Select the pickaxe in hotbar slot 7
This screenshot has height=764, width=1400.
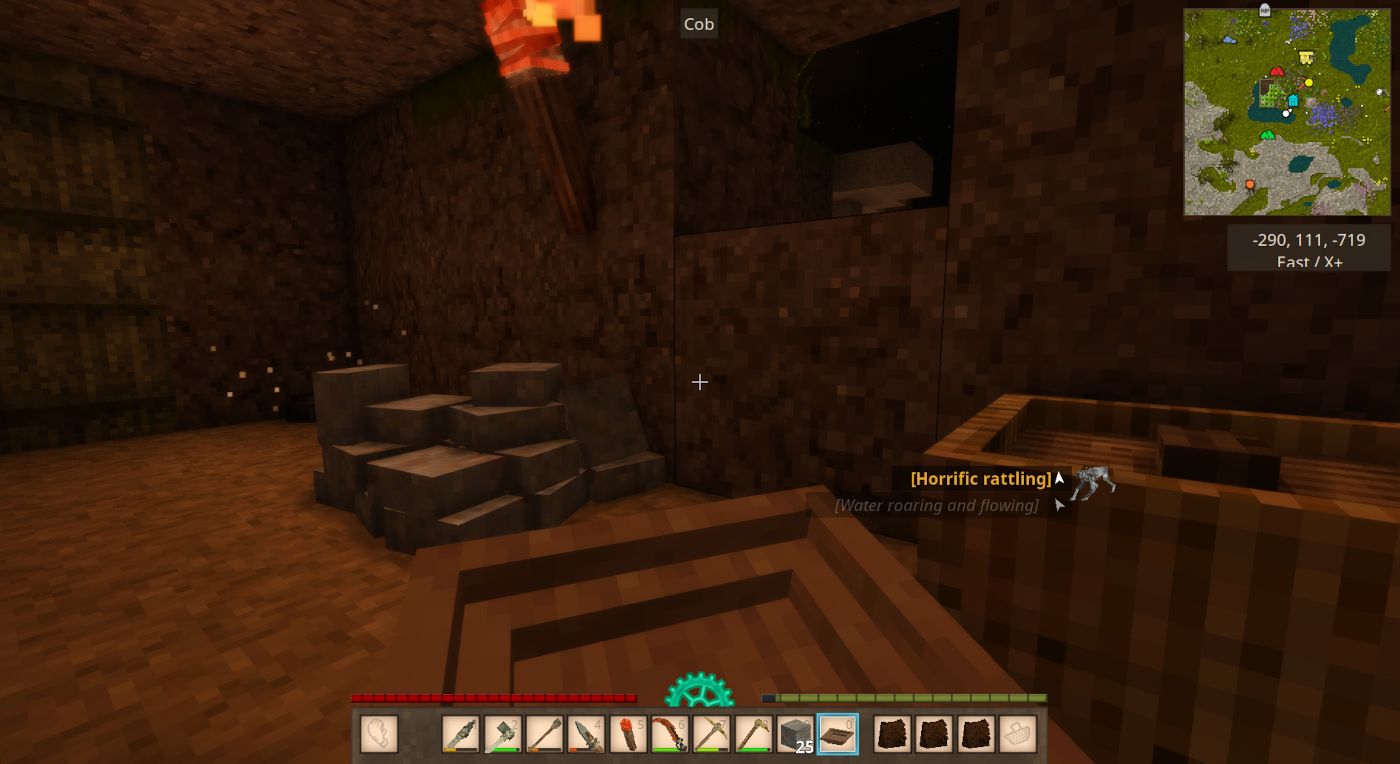[x=712, y=734]
